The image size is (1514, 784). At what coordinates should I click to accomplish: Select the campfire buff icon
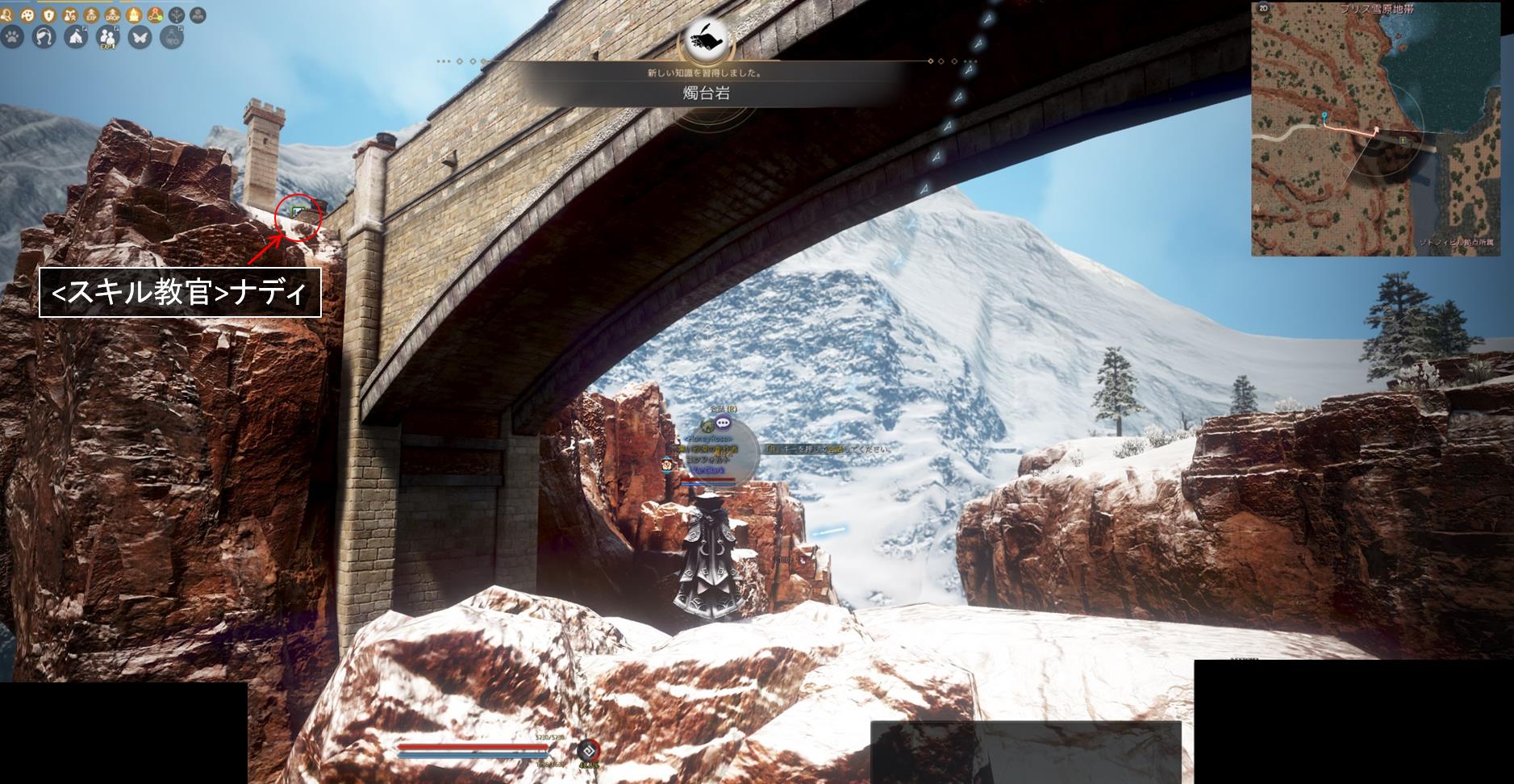coord(133,15)
